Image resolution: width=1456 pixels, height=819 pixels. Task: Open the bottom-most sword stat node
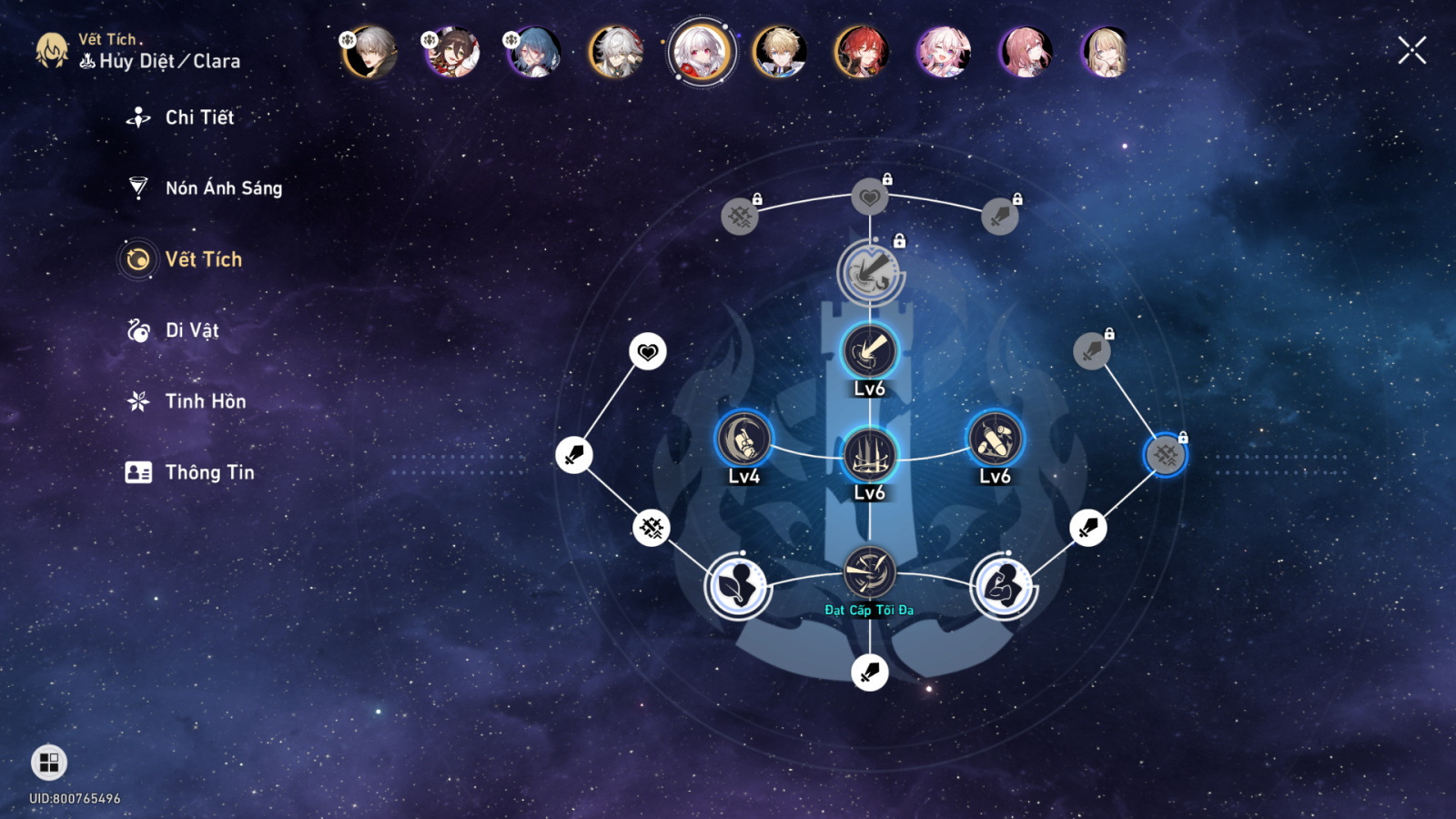(x=870, y=672)
